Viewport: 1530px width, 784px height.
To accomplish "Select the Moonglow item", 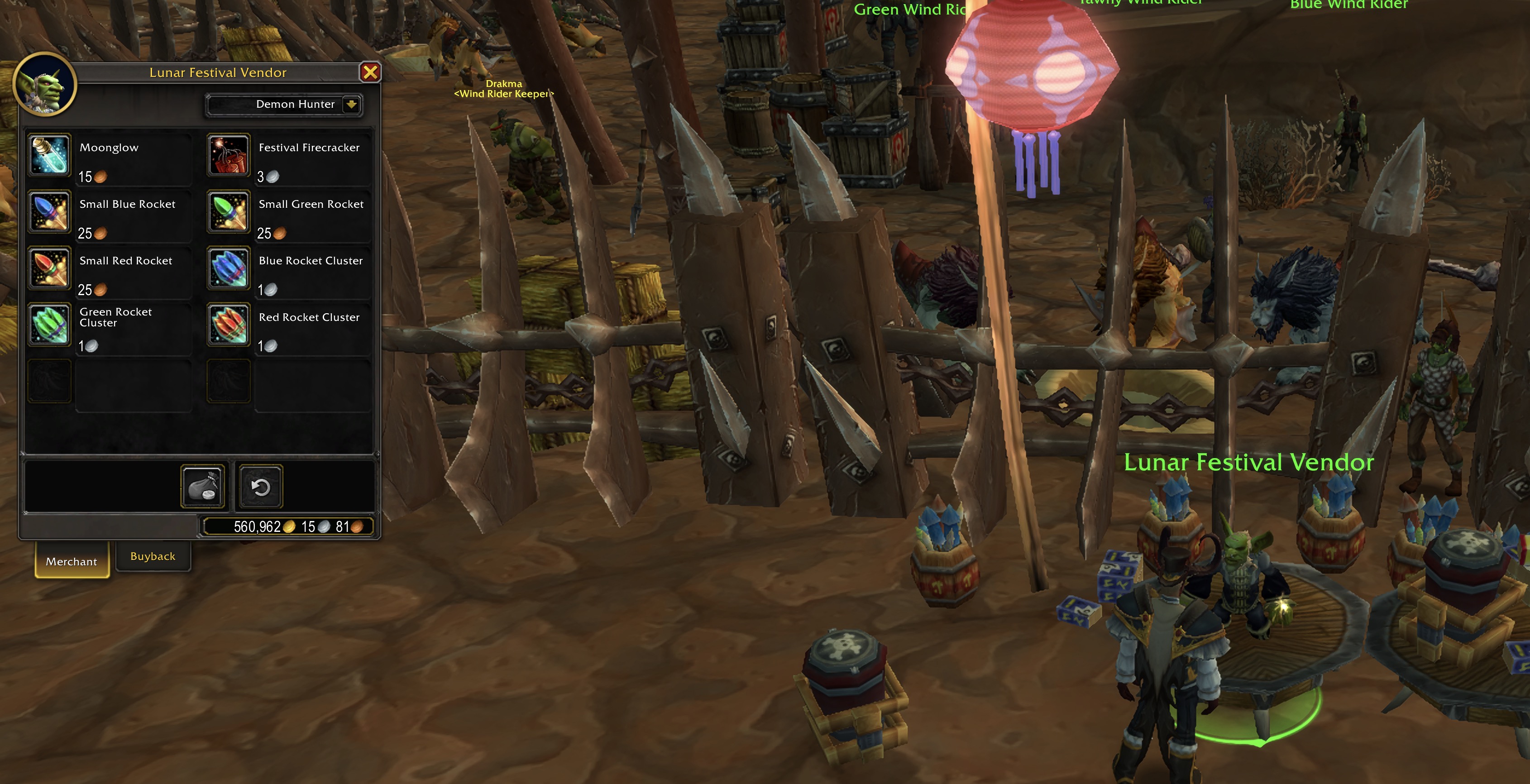I will (x=50, y=155).
